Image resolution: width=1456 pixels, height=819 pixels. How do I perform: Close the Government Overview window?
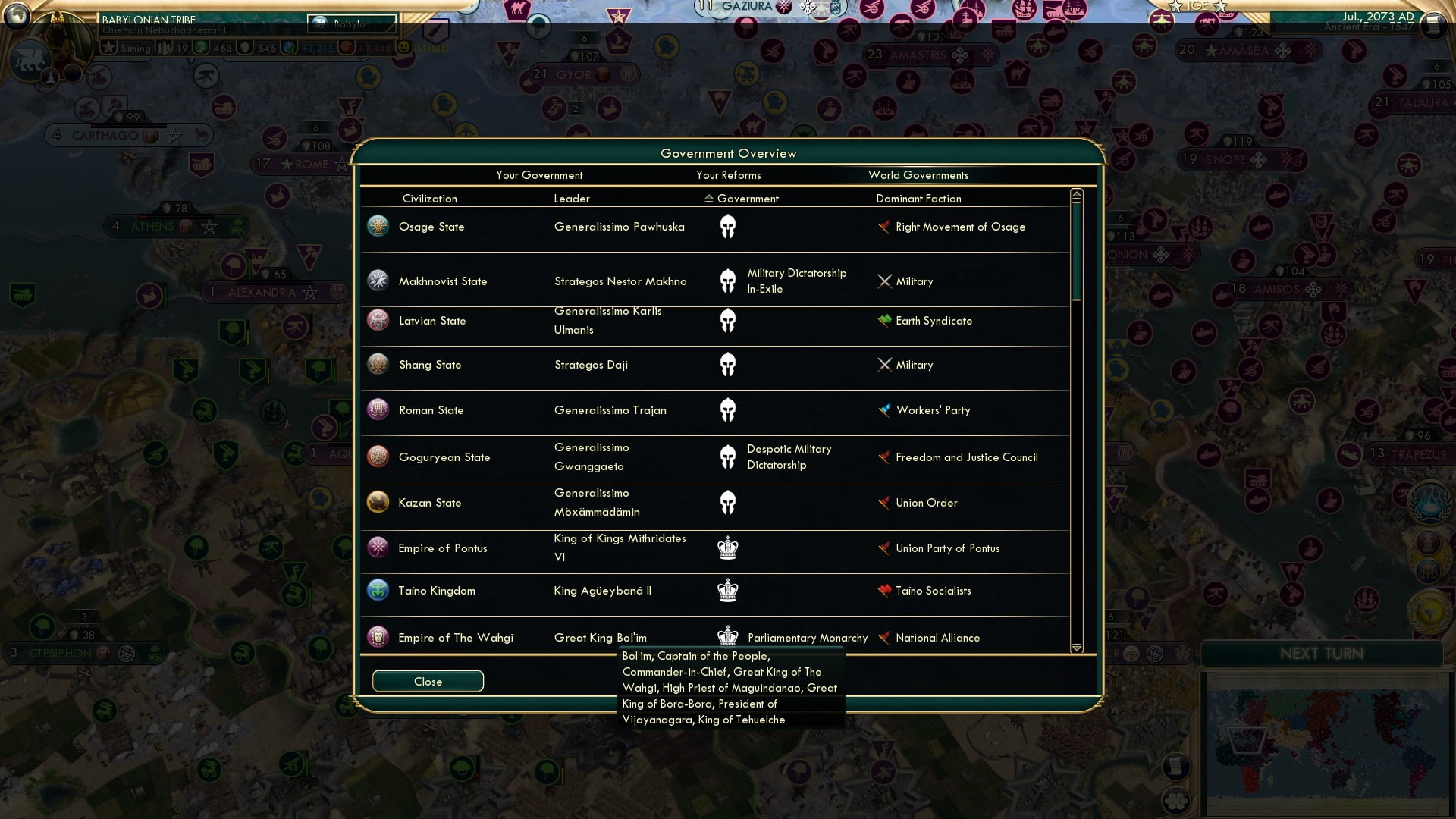(x=427, y=681)
